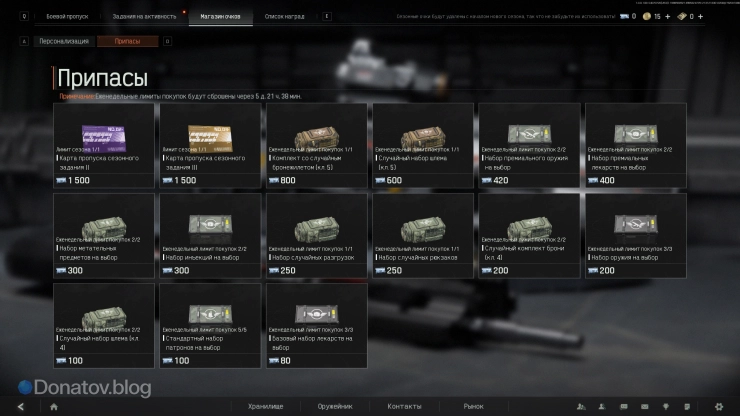Choose Базовый набор лекарств на выбор
Viewport: 740px width, 416px height.
(x=316, y=324)
